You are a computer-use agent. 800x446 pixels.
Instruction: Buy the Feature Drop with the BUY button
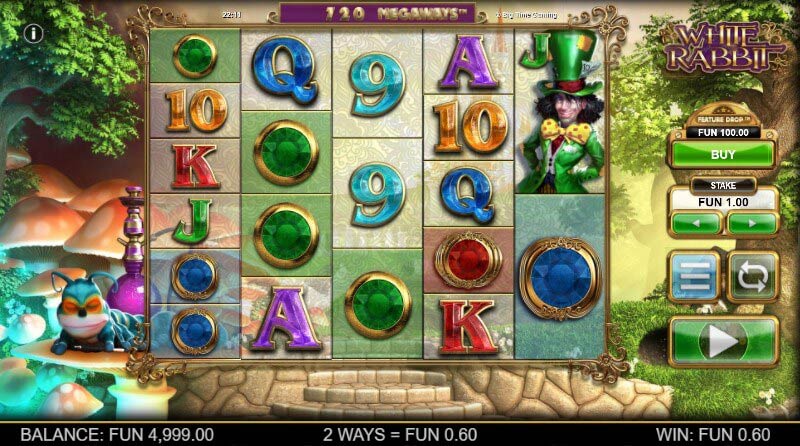722,155
